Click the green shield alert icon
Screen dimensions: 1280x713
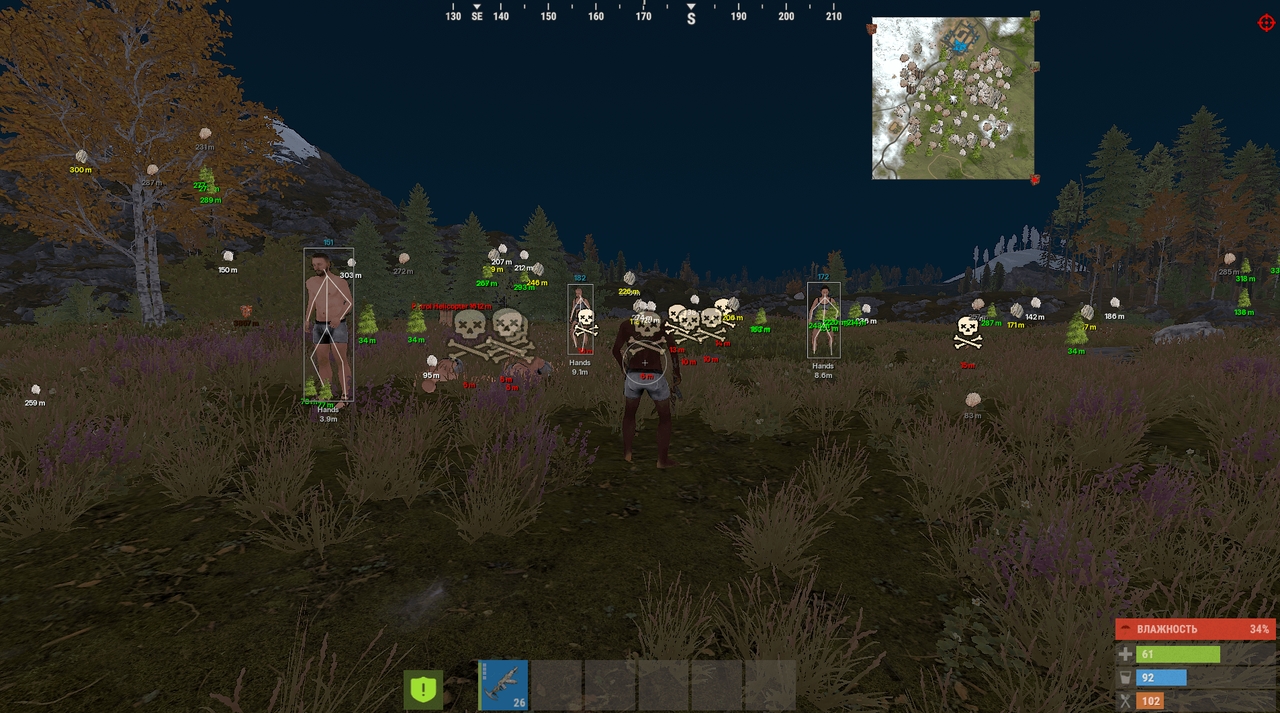(x=423, y=689)
